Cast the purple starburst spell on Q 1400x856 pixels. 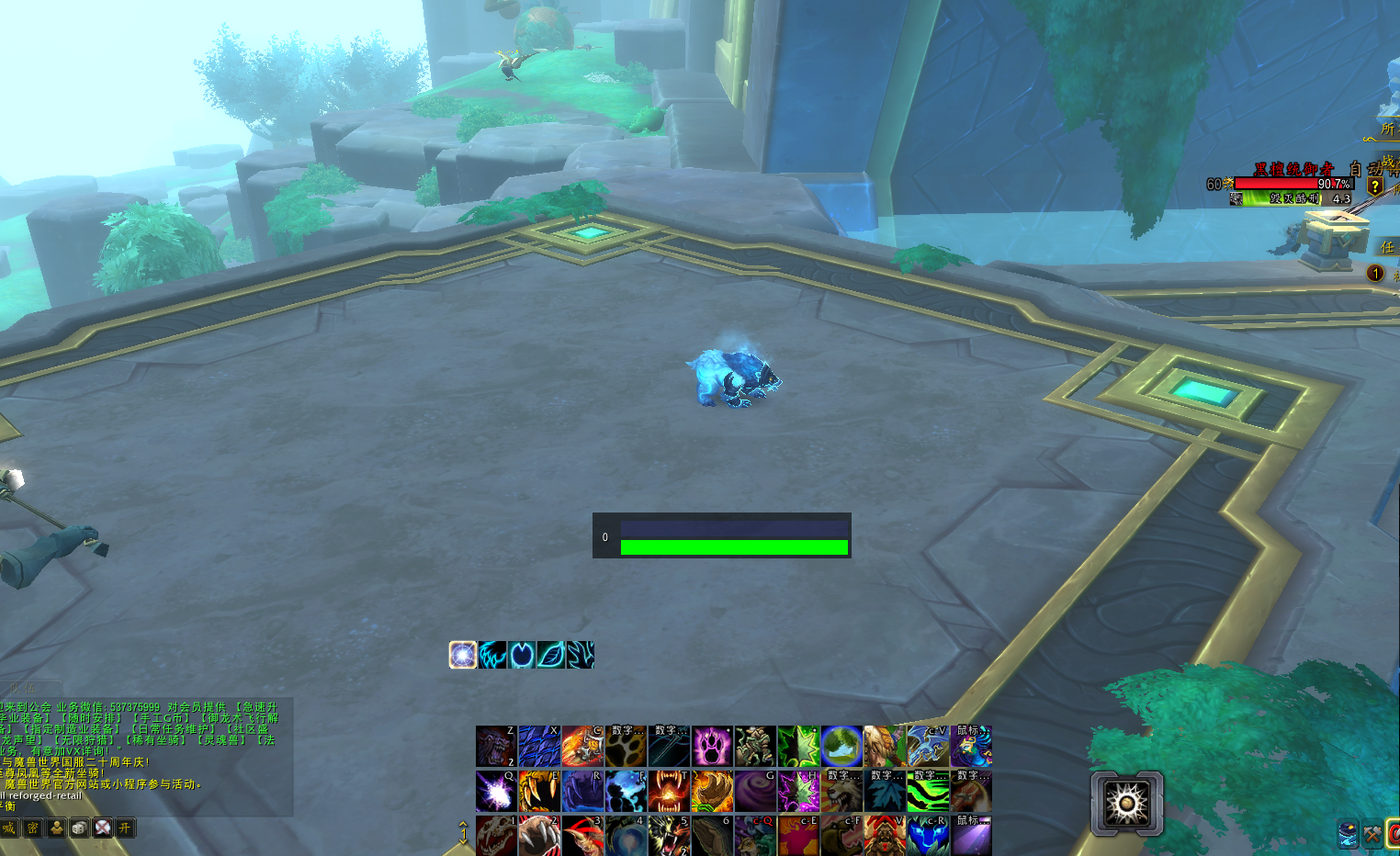pos(496,791)
